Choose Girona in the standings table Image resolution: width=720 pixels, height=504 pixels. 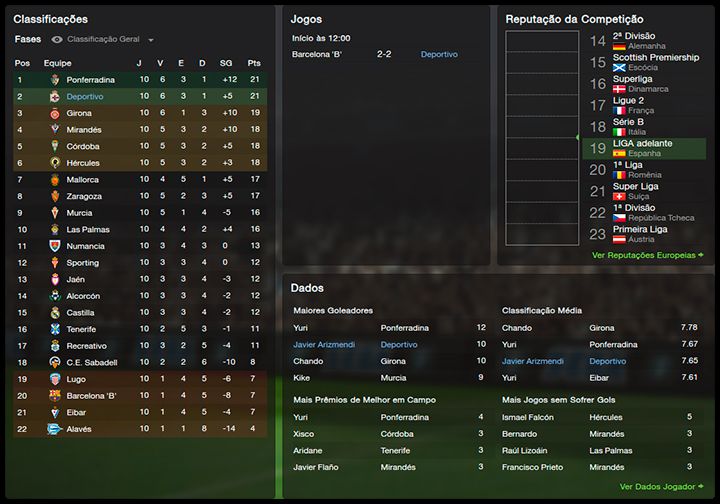(x=80, y=114)
